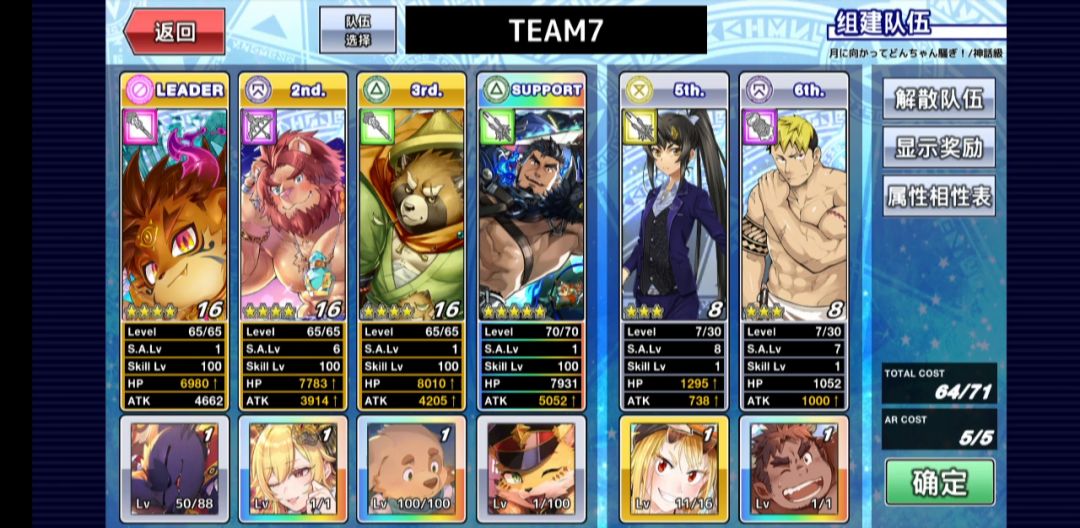Select the 5th slot ponytail girl card

[674, 215]
